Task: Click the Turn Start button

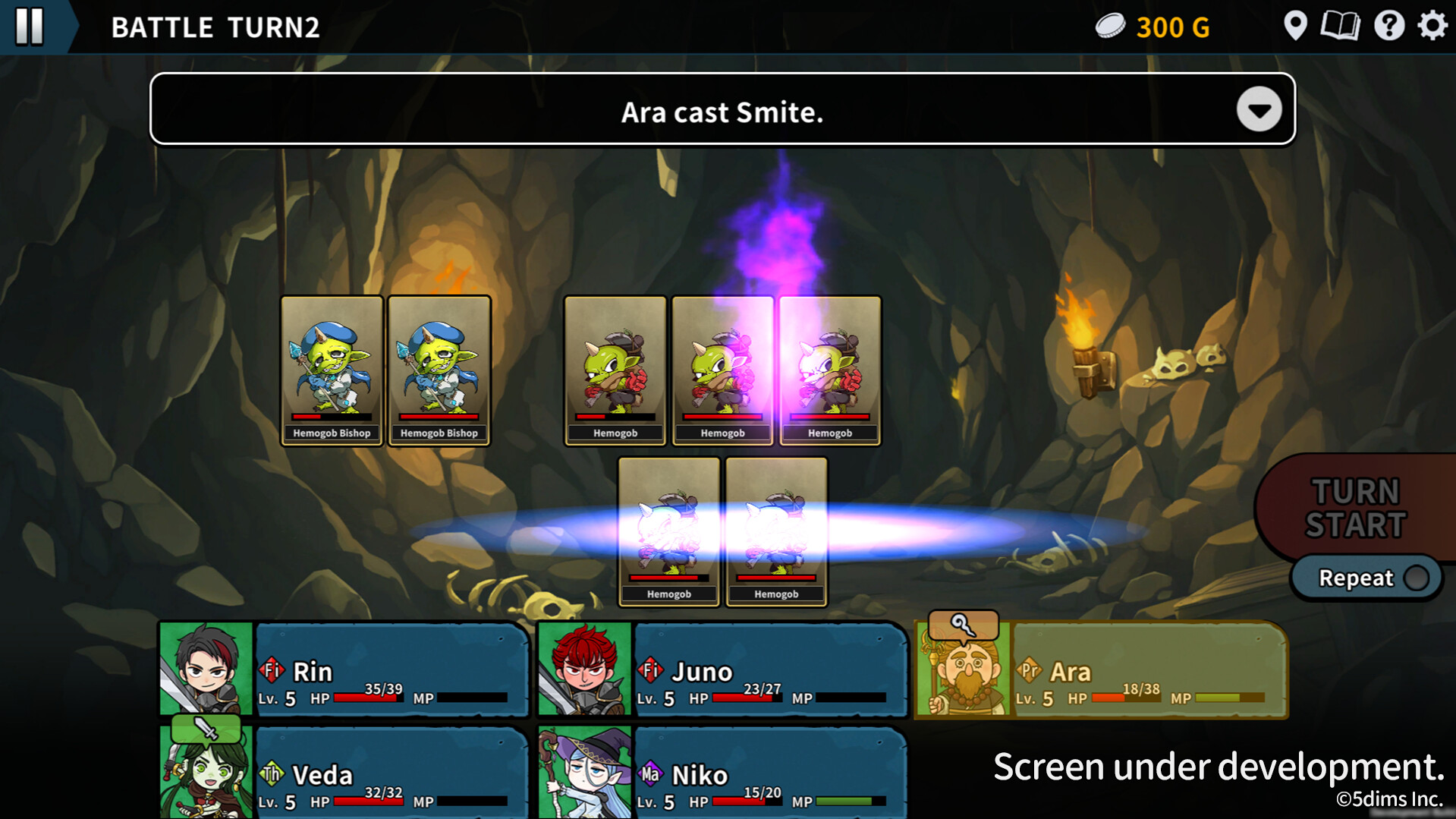Action: [1355, 508]
